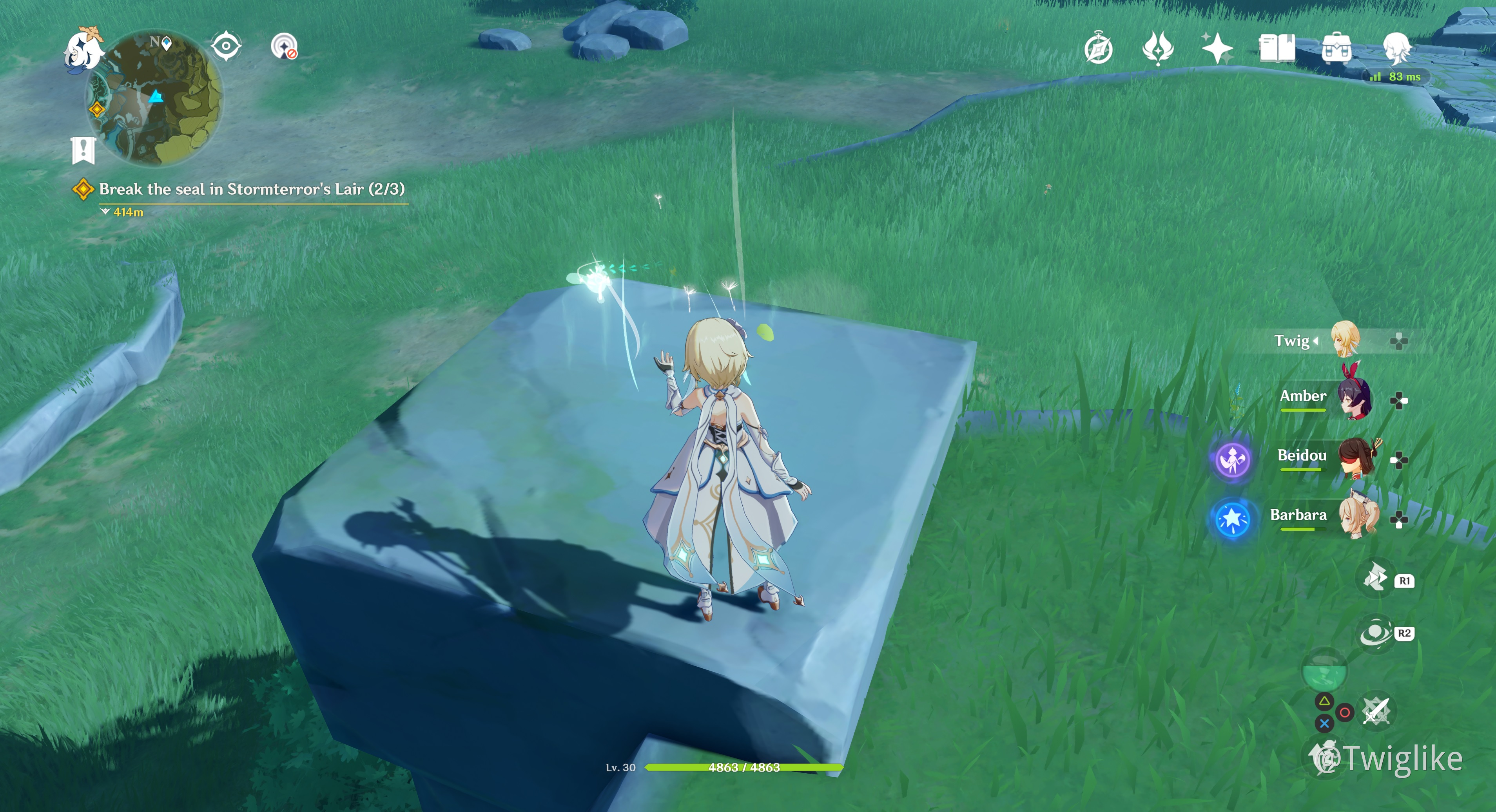Open the Character screen via portrait icon
The width and height of the screenshot is (1496, 812).
[1397, 49]
